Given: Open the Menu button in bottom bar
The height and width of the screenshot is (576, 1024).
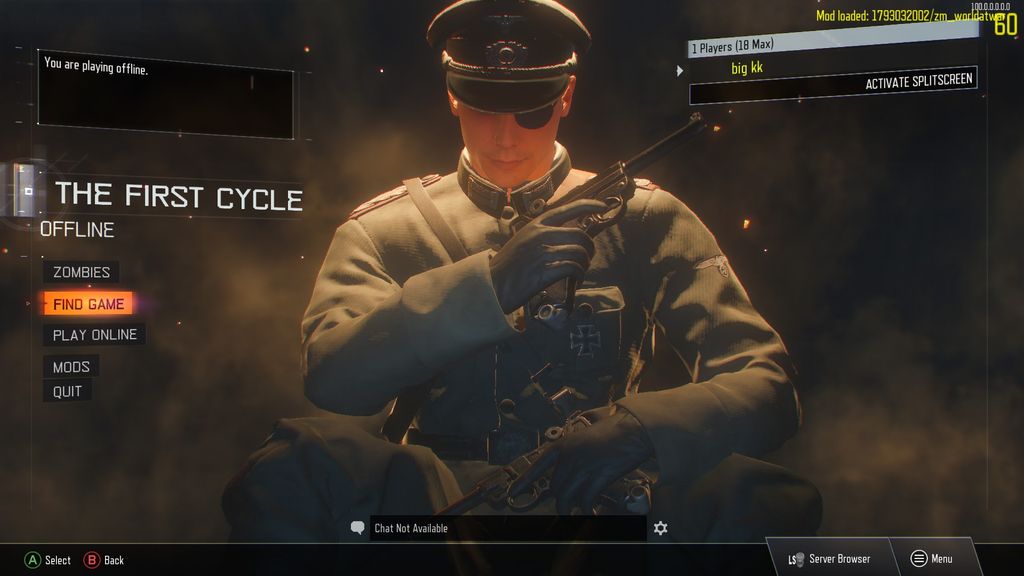Looking at the screenshot, I should (x=931, y=559).
